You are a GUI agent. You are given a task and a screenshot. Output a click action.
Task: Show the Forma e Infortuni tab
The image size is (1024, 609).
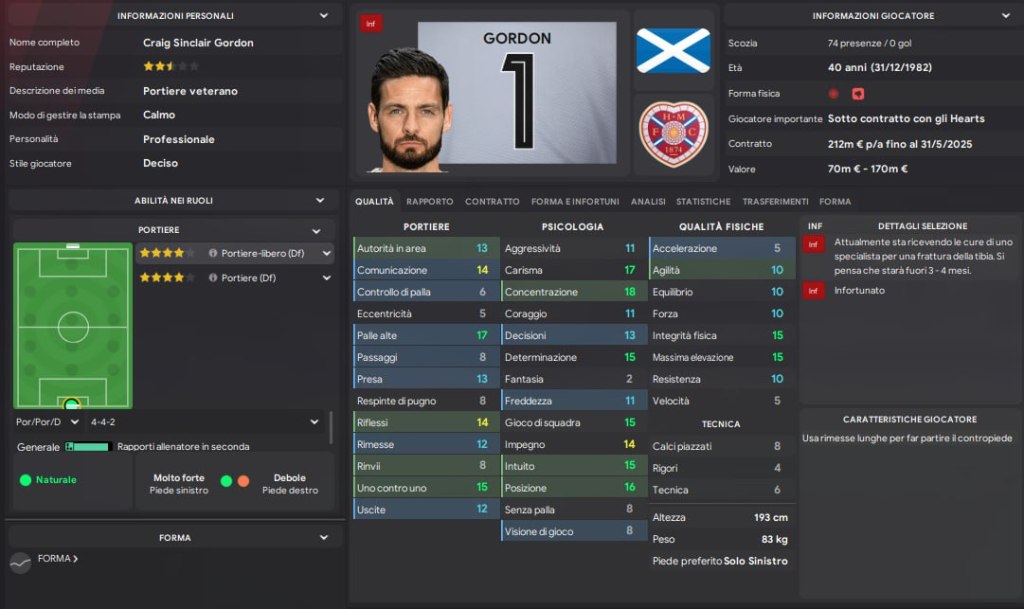[x=575, y=201]
